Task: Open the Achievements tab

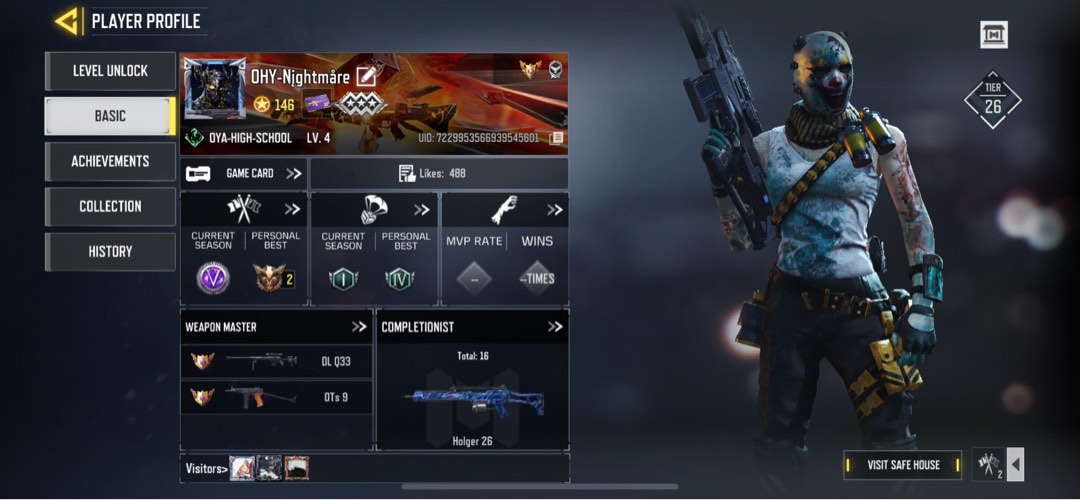Action: point(110,161)
